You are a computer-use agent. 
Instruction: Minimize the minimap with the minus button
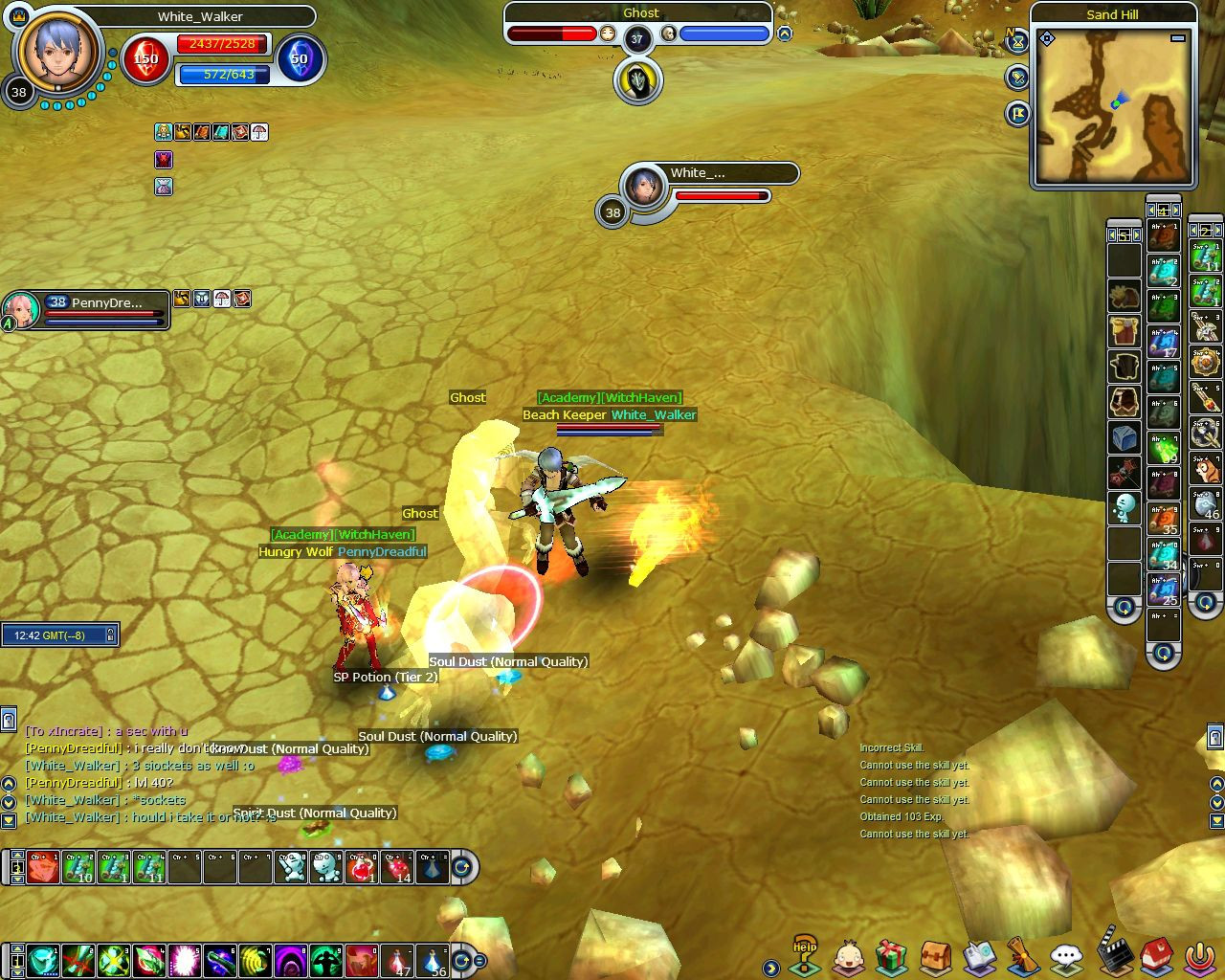coord(1178,38)
